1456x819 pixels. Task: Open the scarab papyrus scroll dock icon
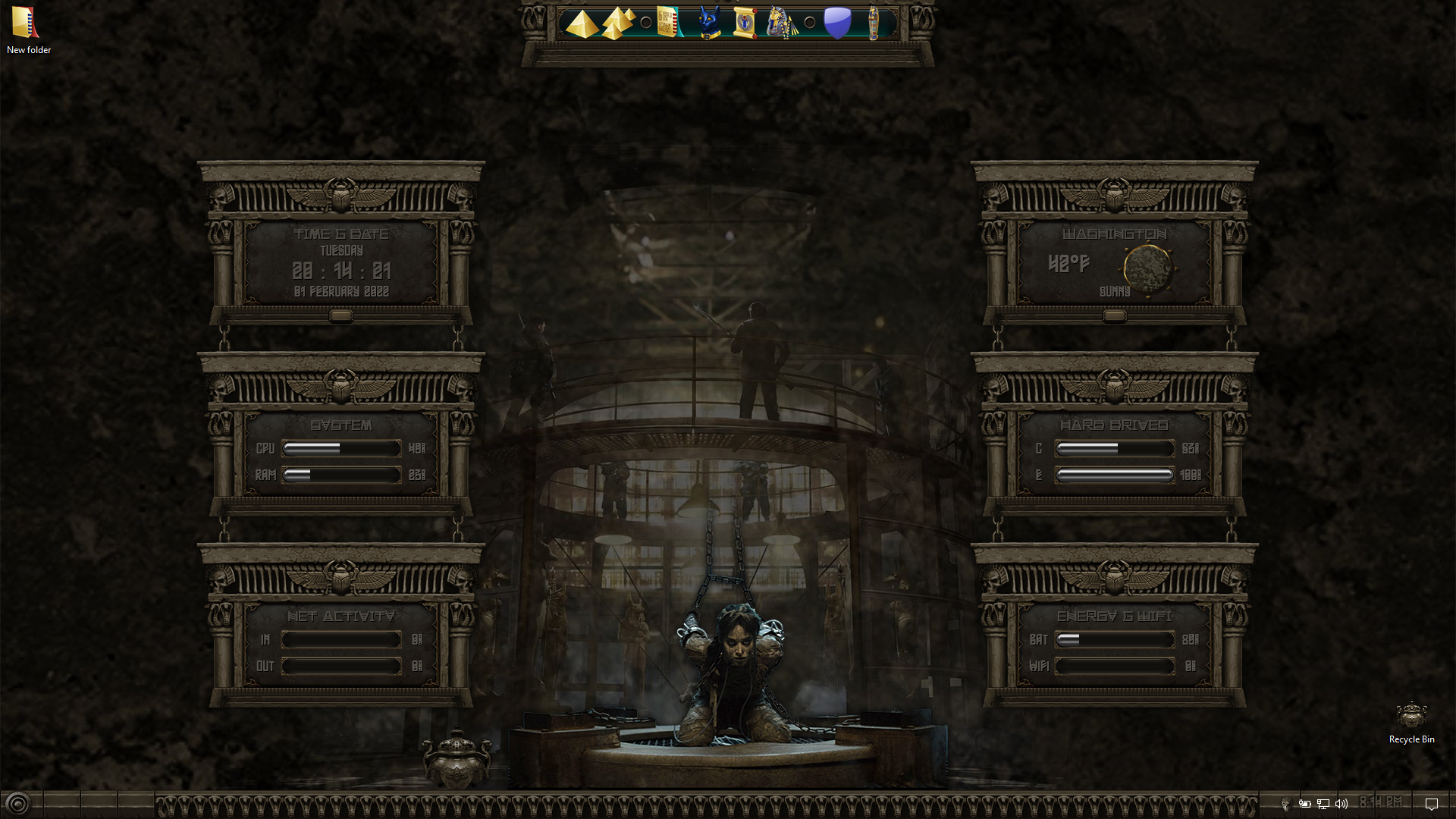coord(745,23)
